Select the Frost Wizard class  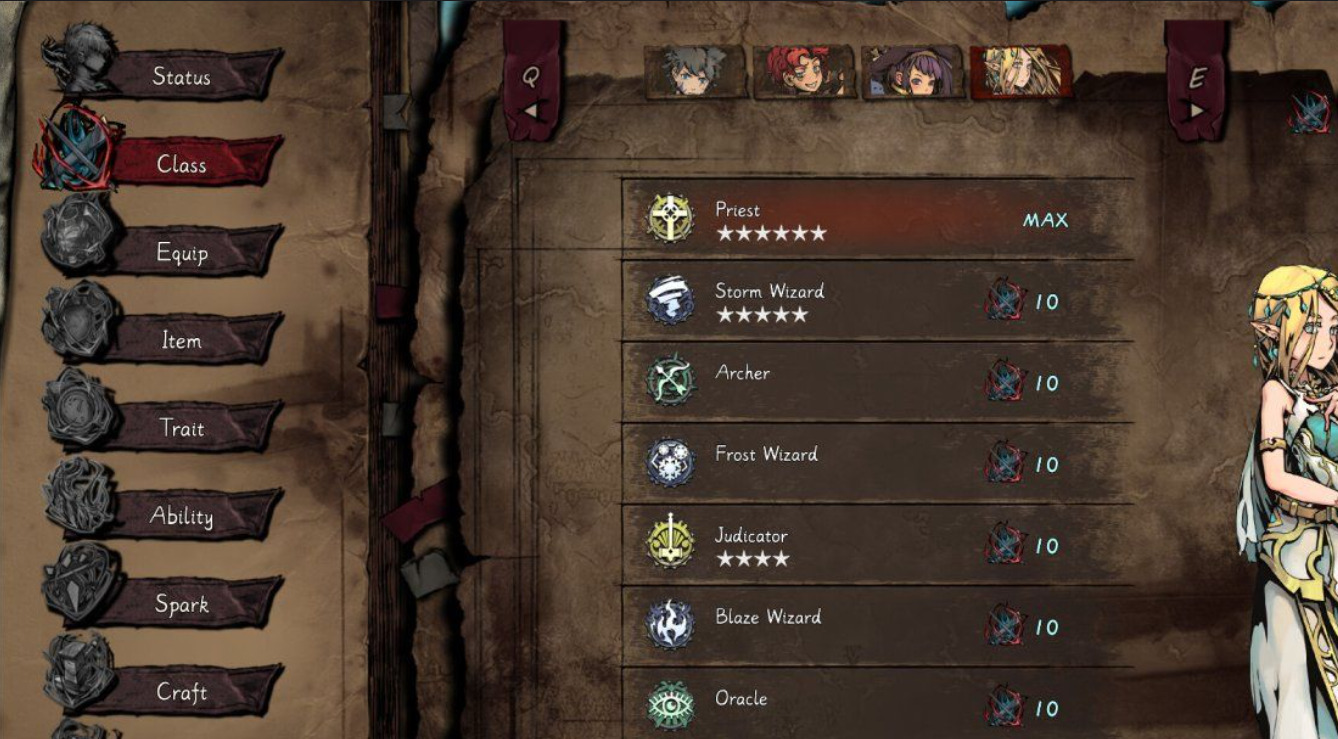point(876,464)
